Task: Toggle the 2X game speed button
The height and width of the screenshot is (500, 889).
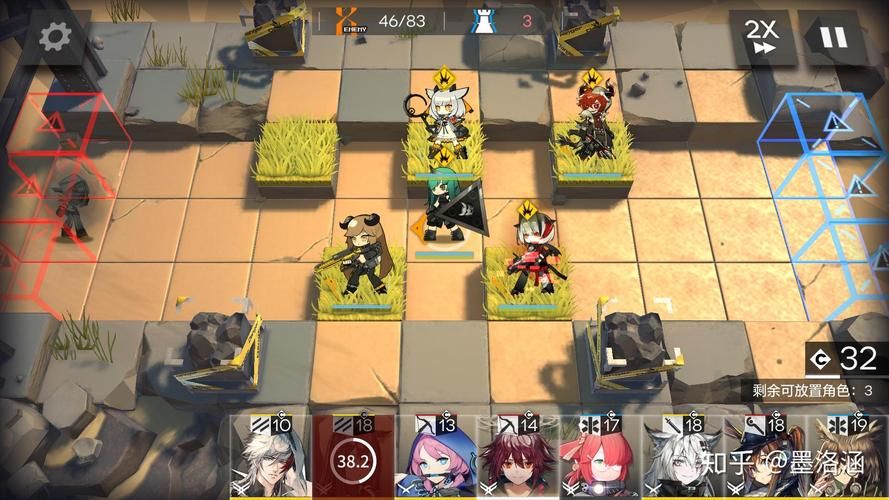Action: [x=762, y=38]
